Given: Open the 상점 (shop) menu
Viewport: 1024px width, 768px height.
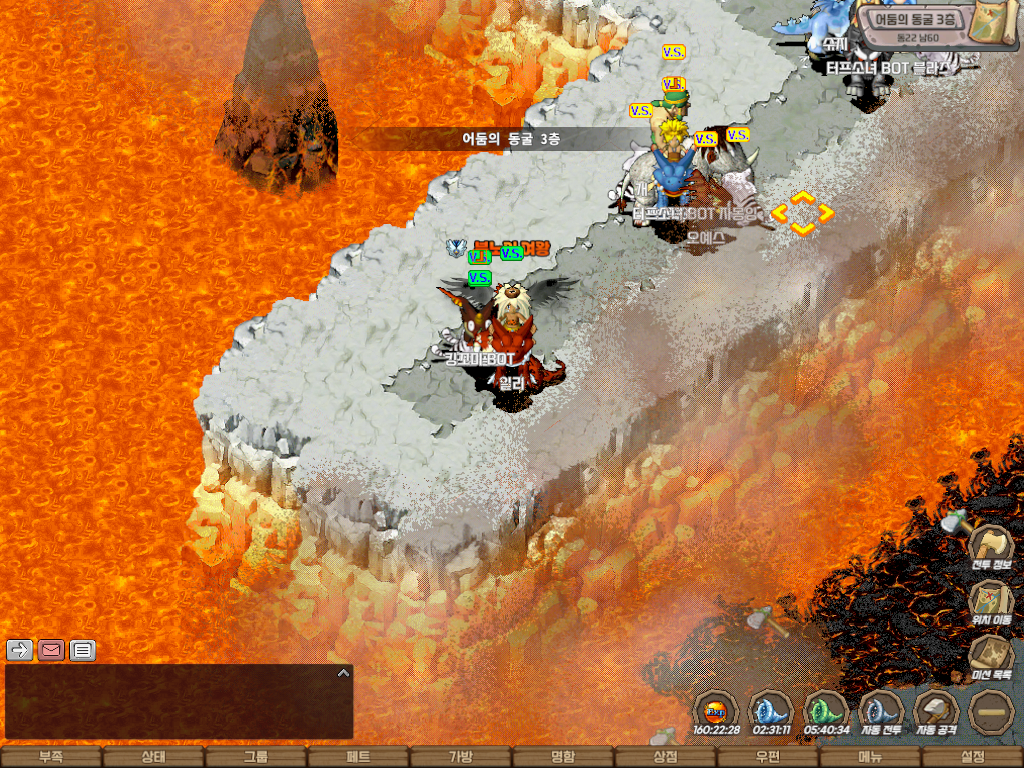Looking at the screenshot, I should (x=665, y=757).
